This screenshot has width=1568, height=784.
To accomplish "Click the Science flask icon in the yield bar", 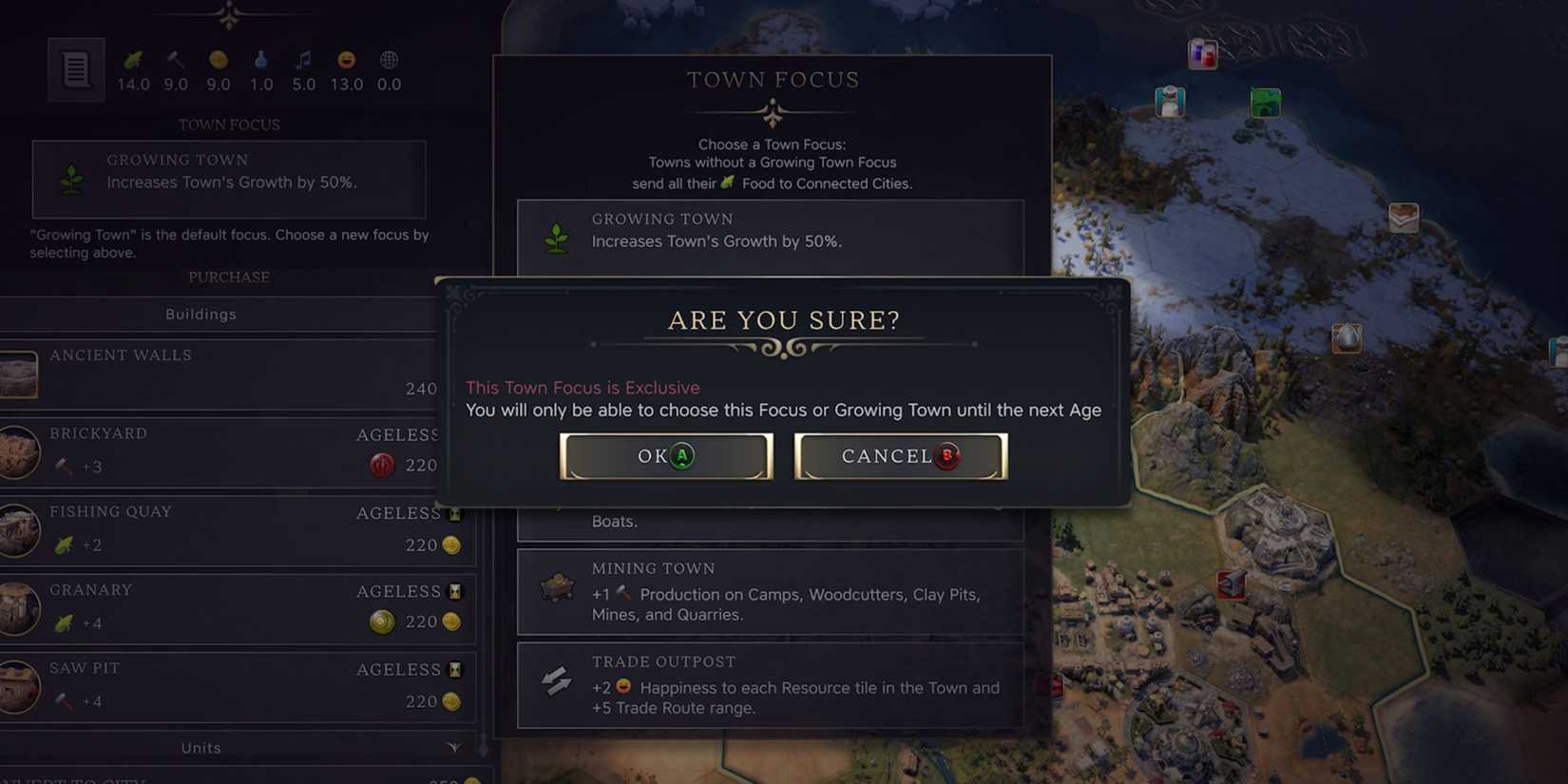I will click(260, 60).
